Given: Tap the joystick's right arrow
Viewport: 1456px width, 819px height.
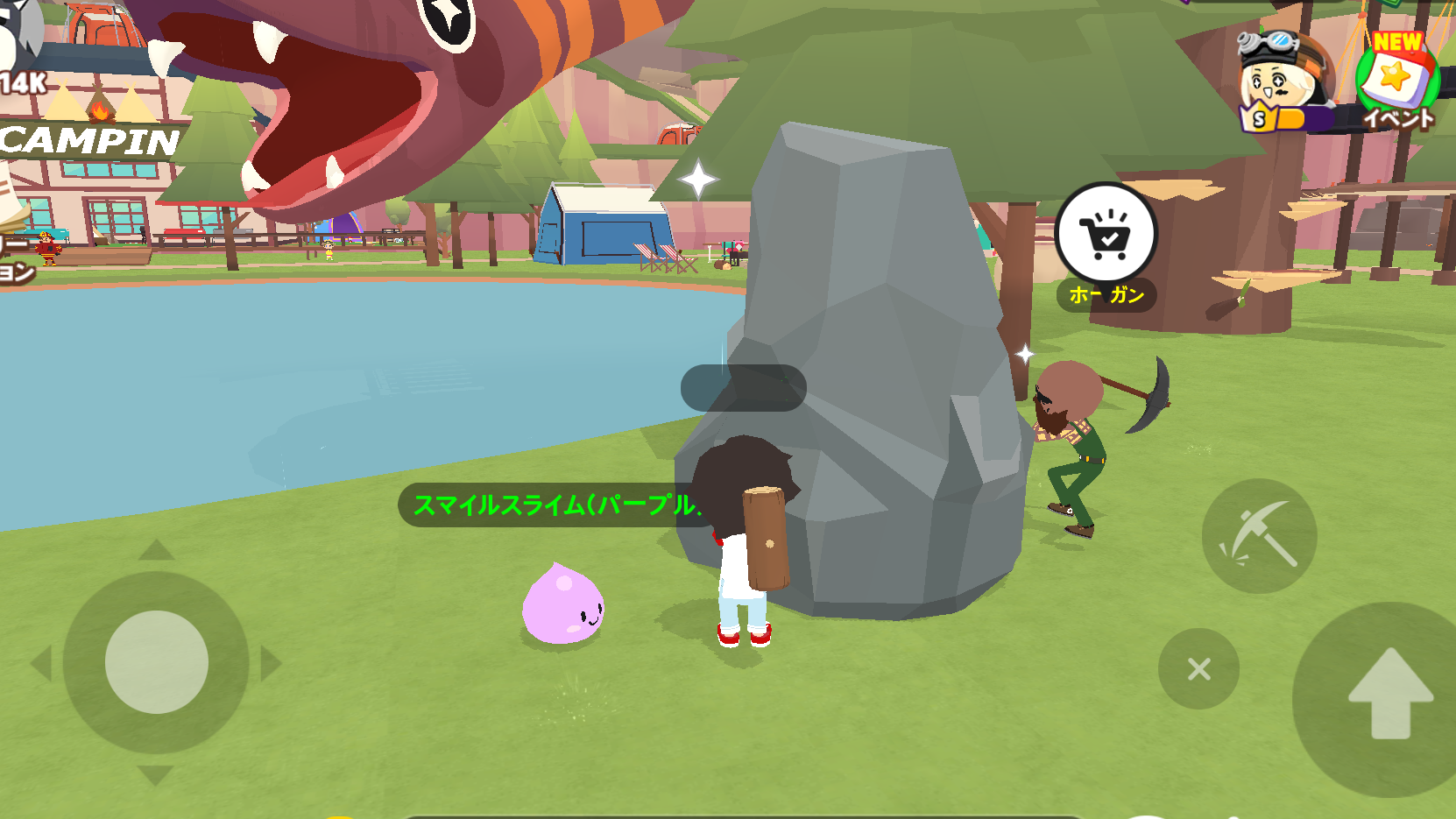Looking at the screenshot, I should tap(271, 664).
